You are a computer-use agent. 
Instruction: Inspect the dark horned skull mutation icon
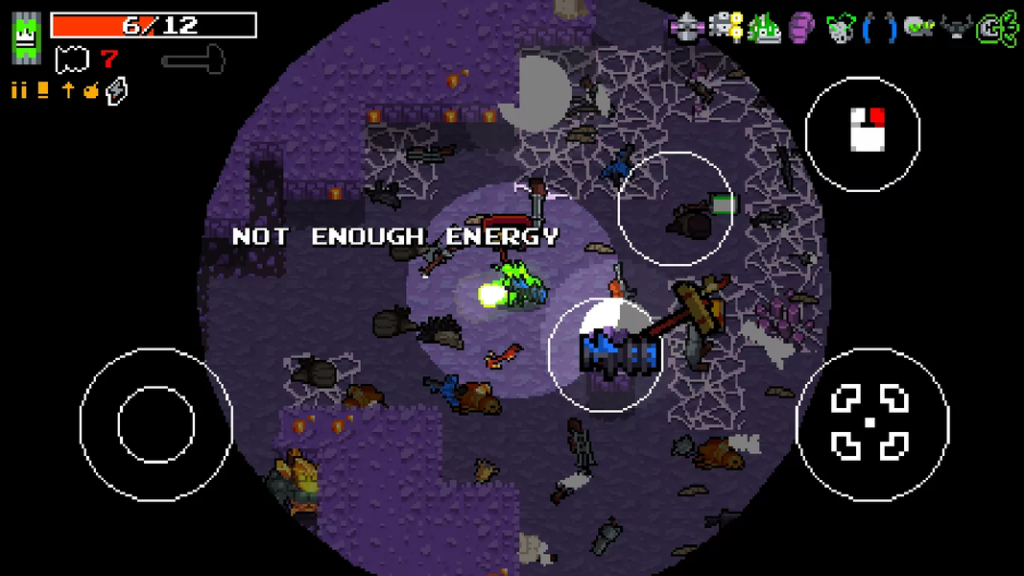coord(954,27)
